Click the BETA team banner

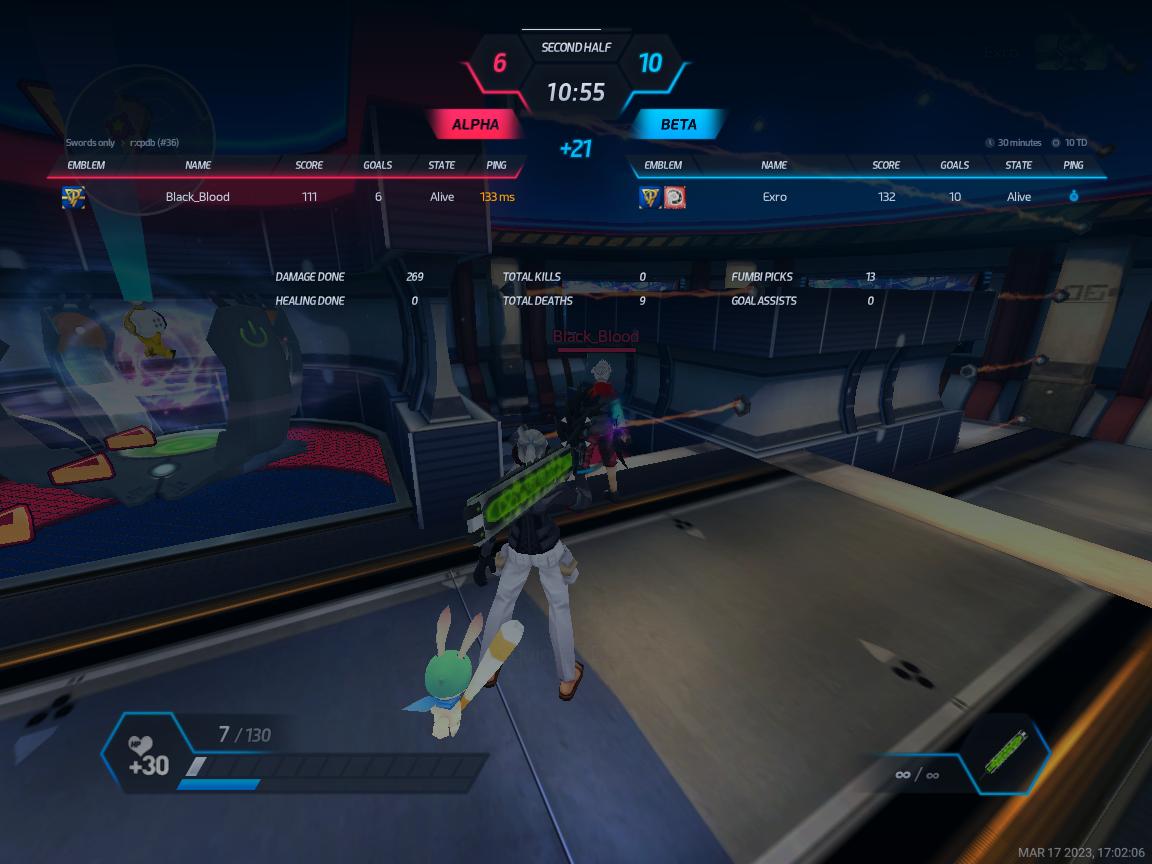click(678, 125)
